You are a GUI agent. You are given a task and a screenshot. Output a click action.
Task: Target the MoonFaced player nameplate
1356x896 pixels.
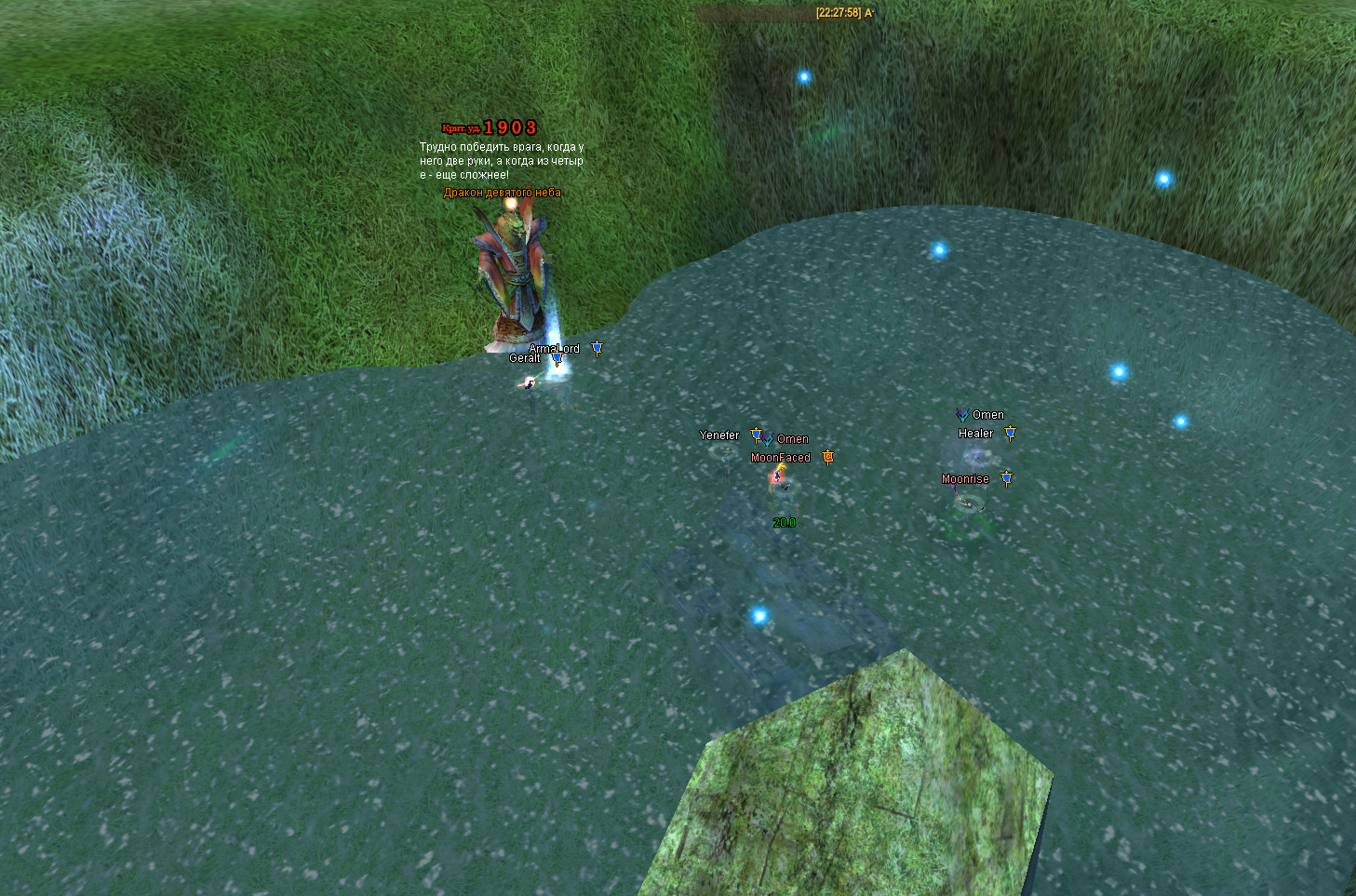[780, 458]
